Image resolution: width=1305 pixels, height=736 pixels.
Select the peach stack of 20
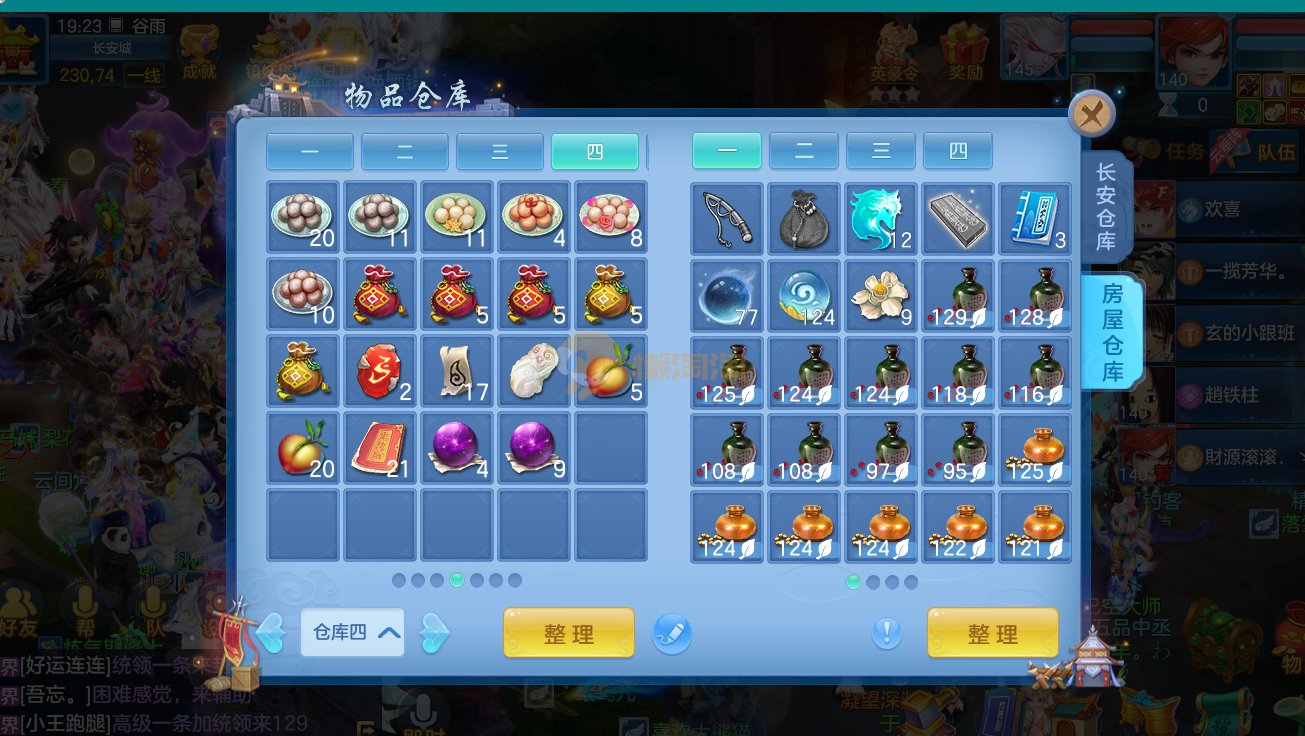pyautogui.click(x=303, y=449)
